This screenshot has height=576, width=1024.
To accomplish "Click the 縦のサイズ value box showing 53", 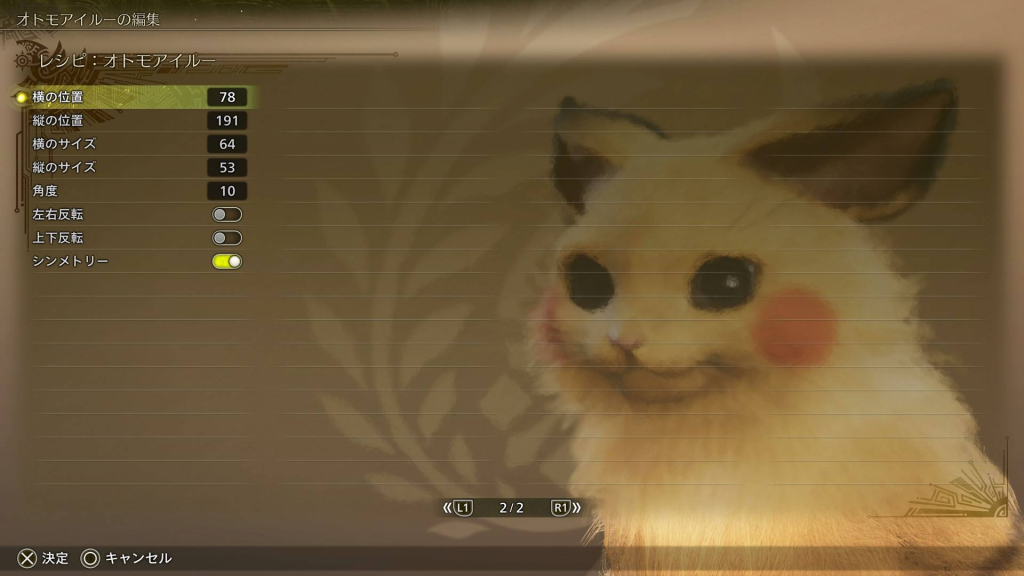I will 227,167.
